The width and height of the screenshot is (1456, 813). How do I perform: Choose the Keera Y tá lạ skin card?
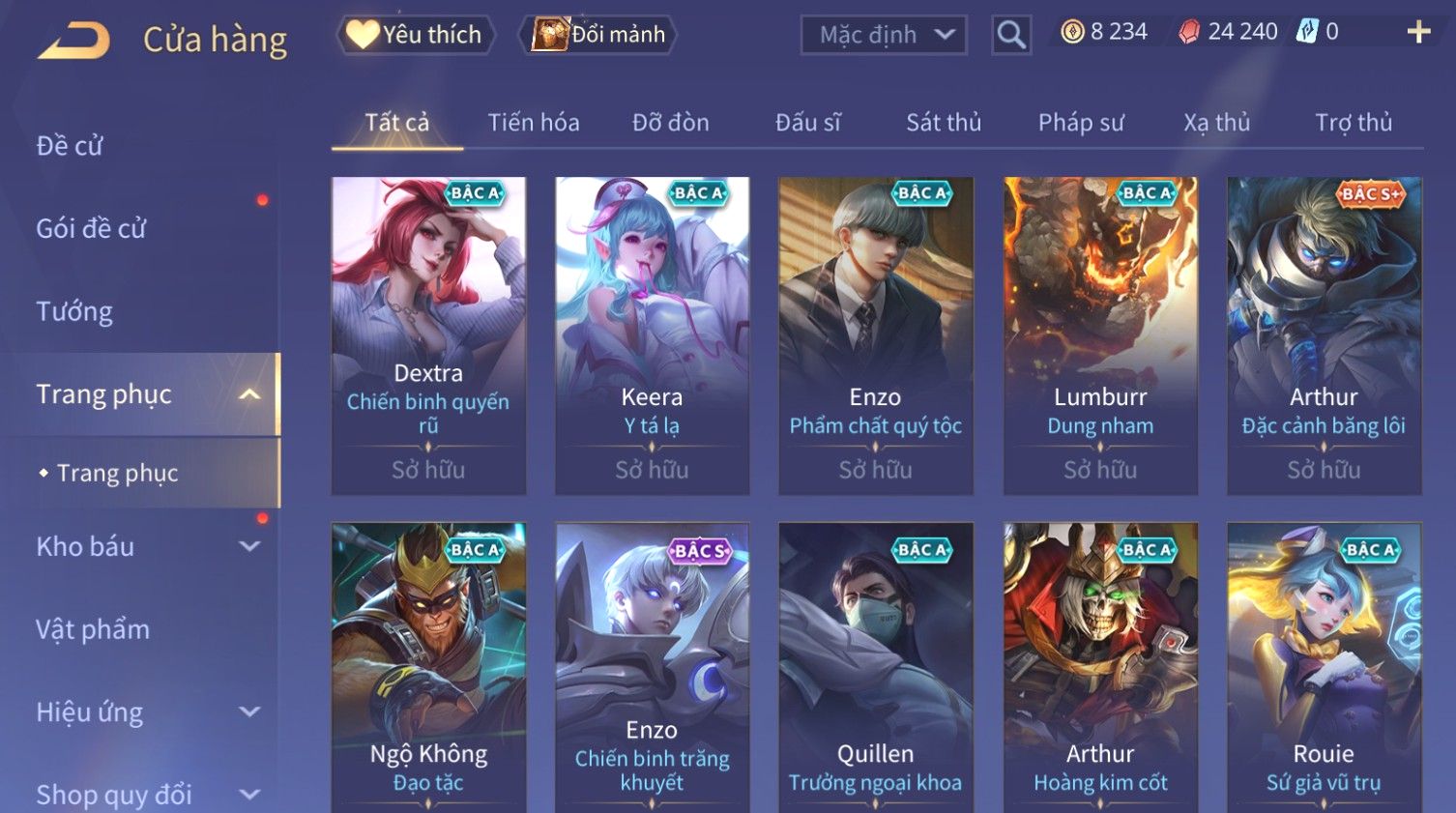(652, 334)
